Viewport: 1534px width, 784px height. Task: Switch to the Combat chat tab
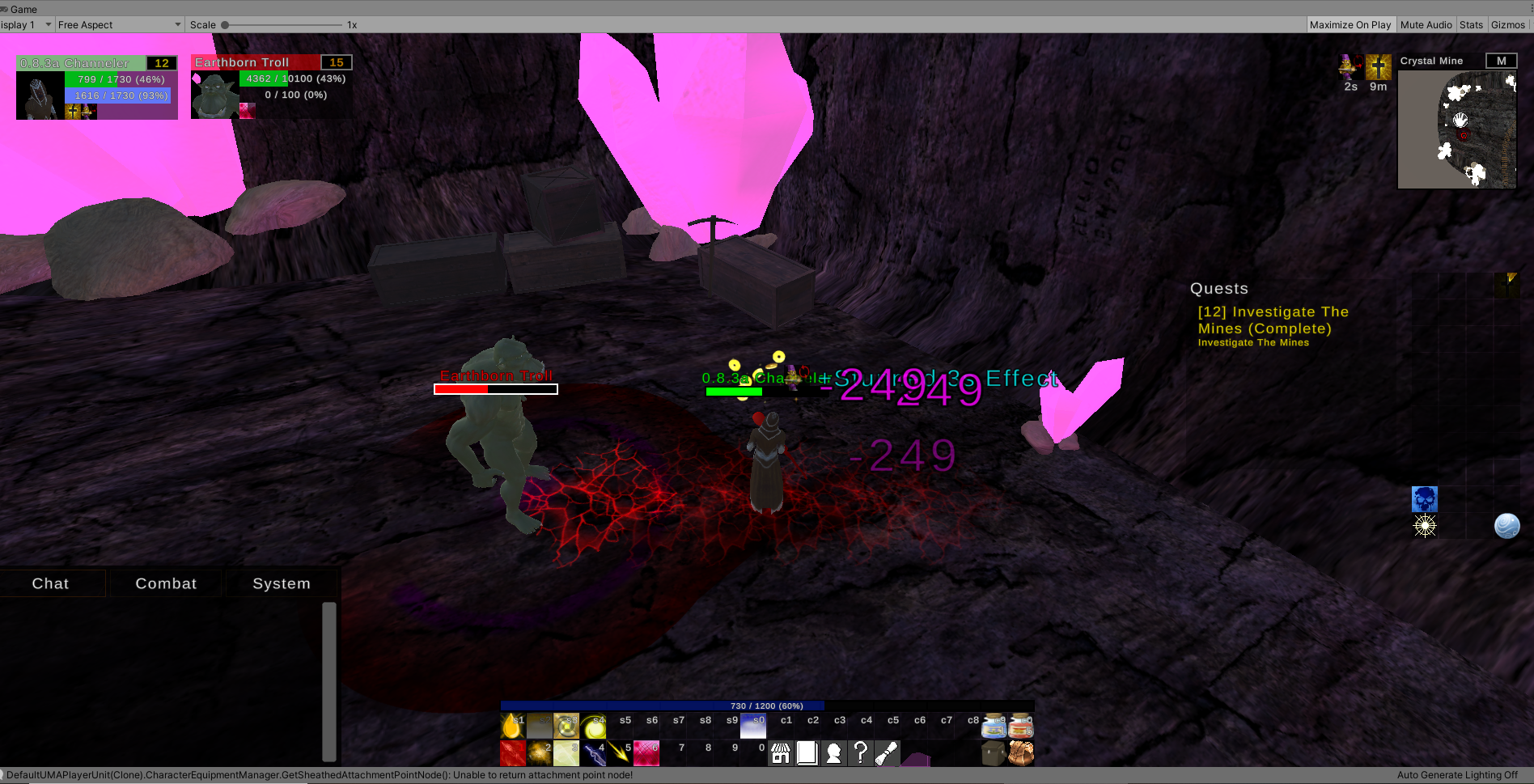166,583
